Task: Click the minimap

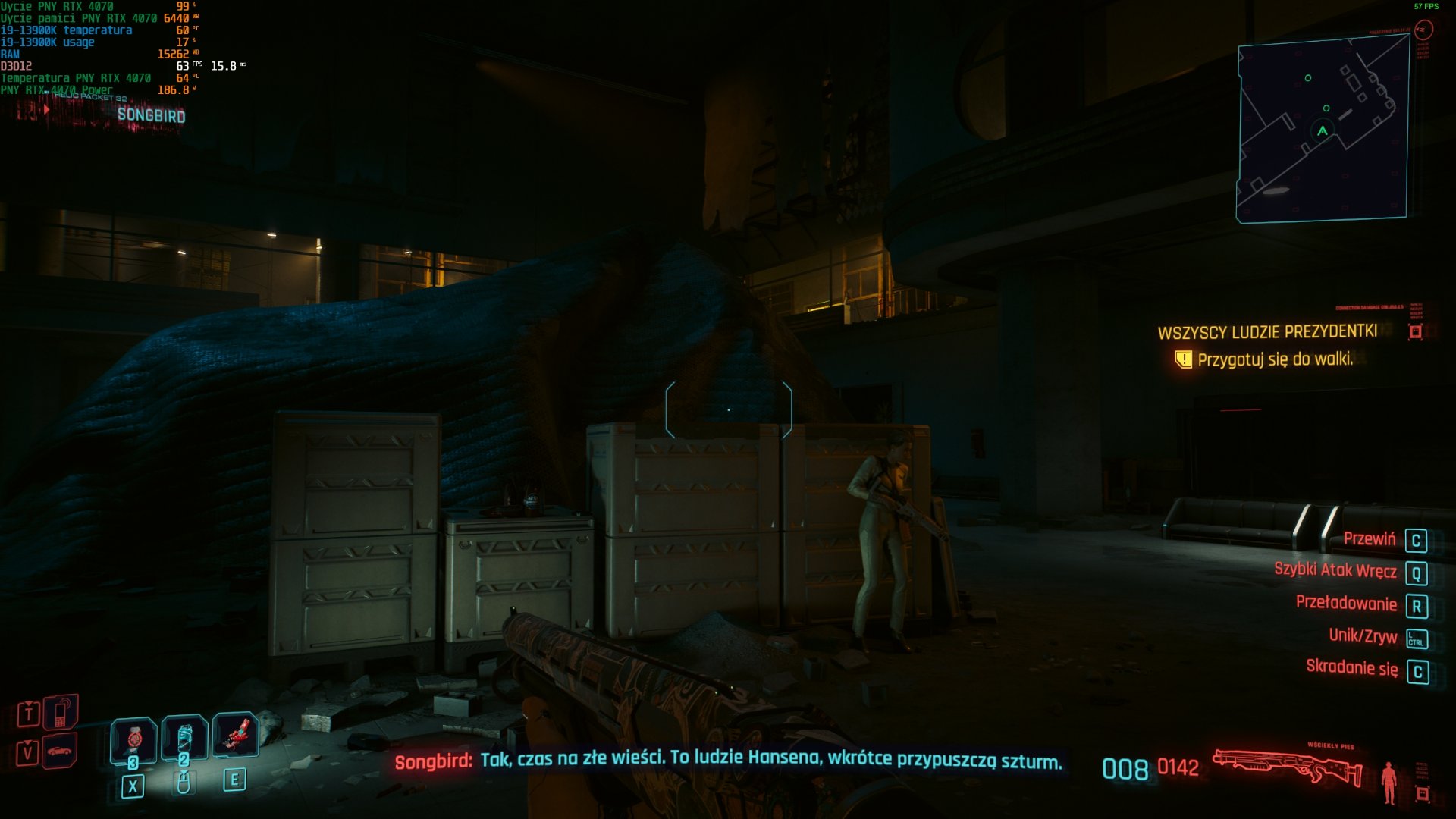Action: point(1323,129)
